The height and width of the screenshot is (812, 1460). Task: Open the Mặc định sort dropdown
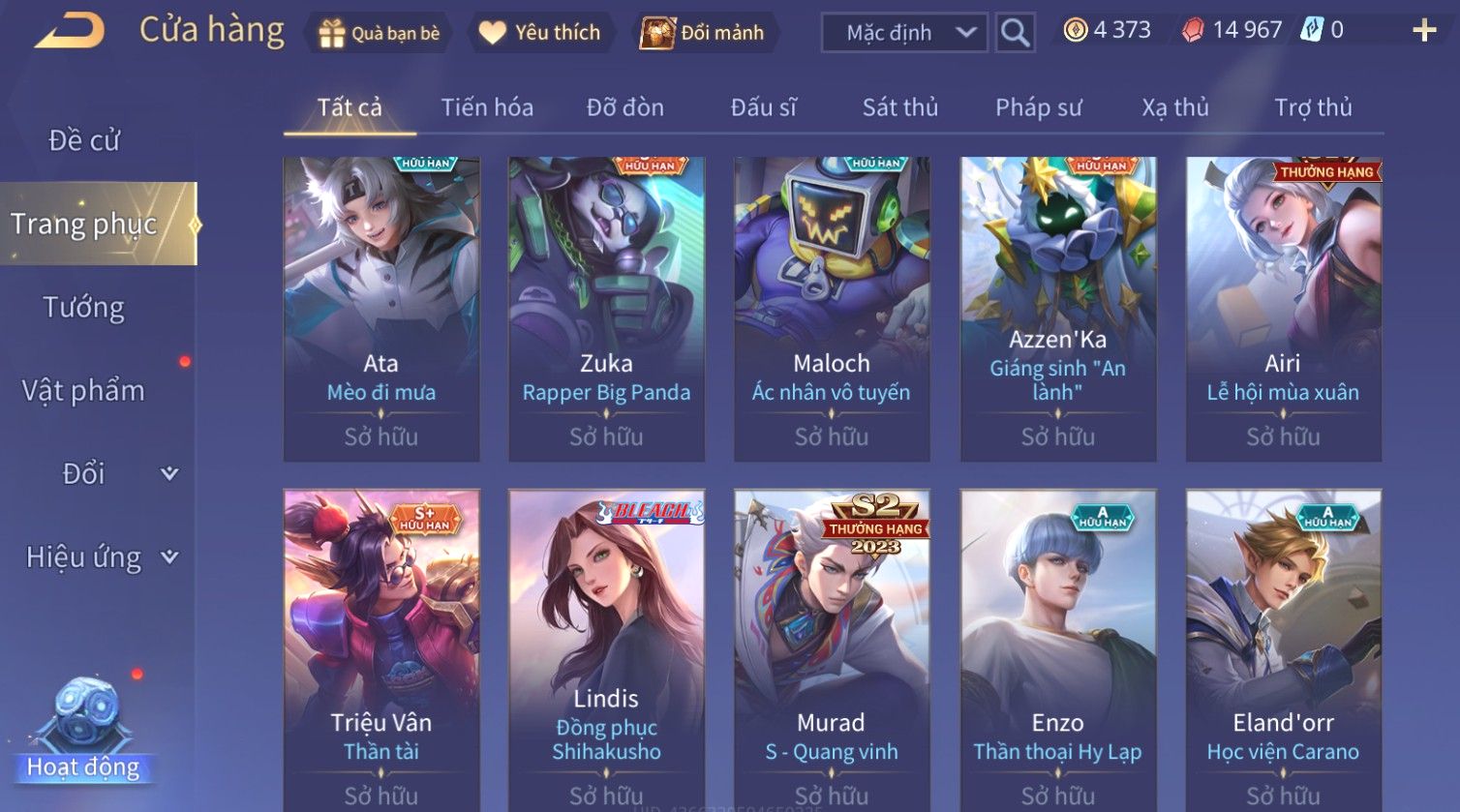[x=904, y=33]
